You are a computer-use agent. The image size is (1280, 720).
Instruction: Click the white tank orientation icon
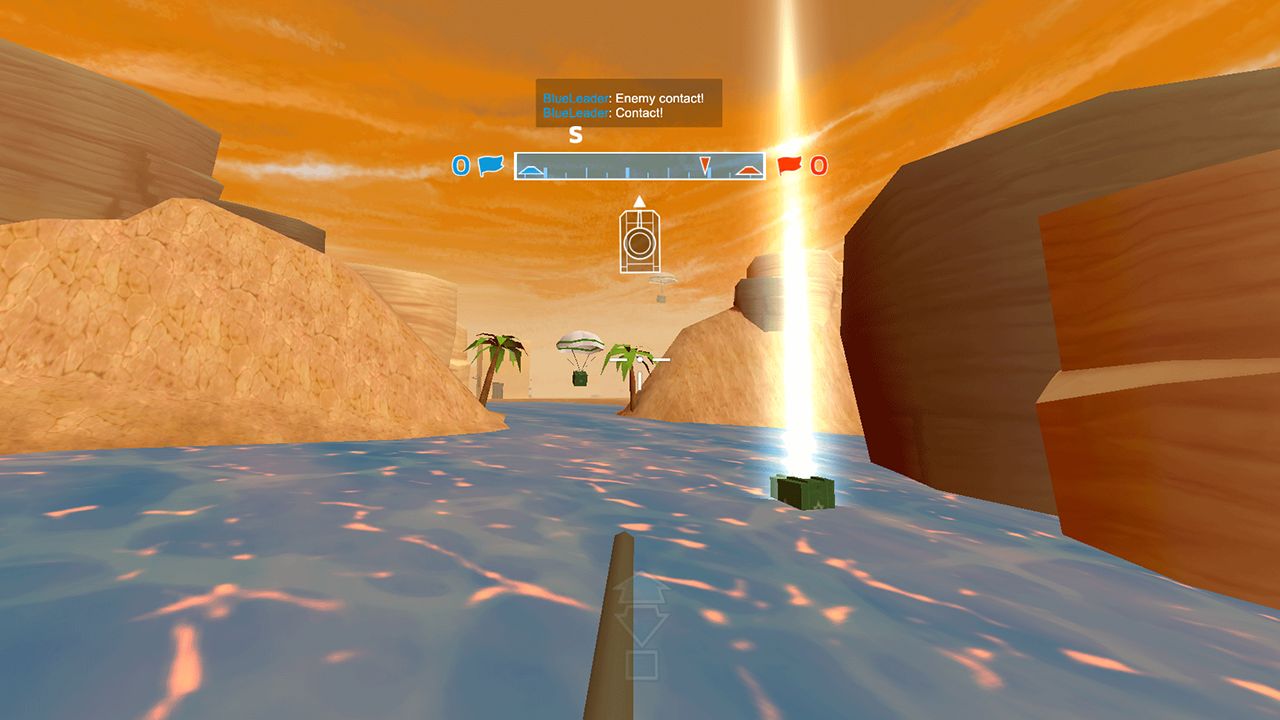[639, 240]
